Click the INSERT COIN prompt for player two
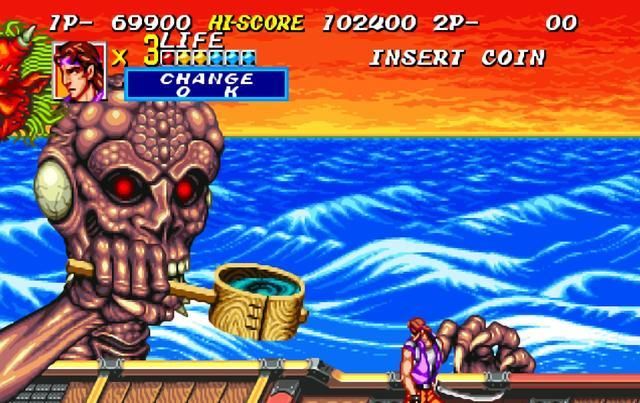The image size is (640, 403). (457, 57)
